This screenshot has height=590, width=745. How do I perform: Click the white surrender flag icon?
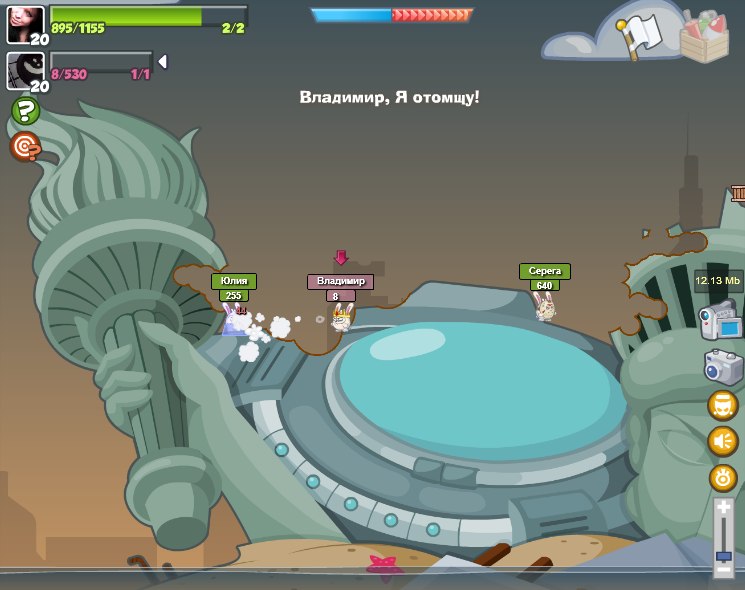click(x=641, y=38)
